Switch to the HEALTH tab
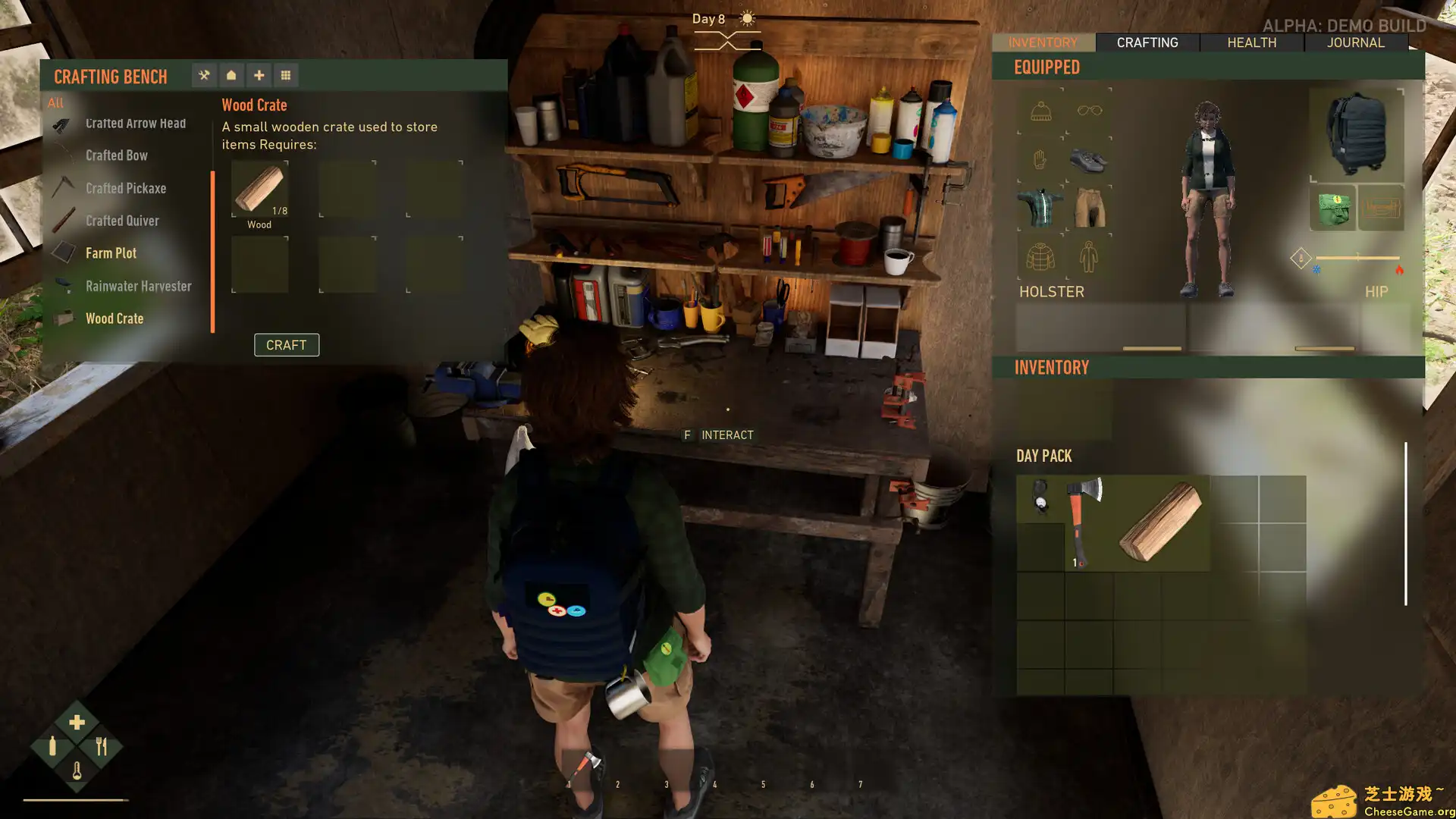This screenshot has width=1456, height=819. tap(1250, 42)
